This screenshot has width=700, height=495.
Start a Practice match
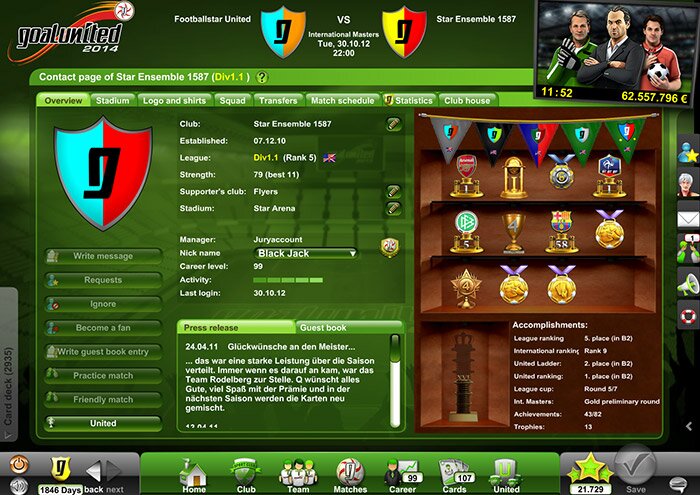(x=102, y=376)
